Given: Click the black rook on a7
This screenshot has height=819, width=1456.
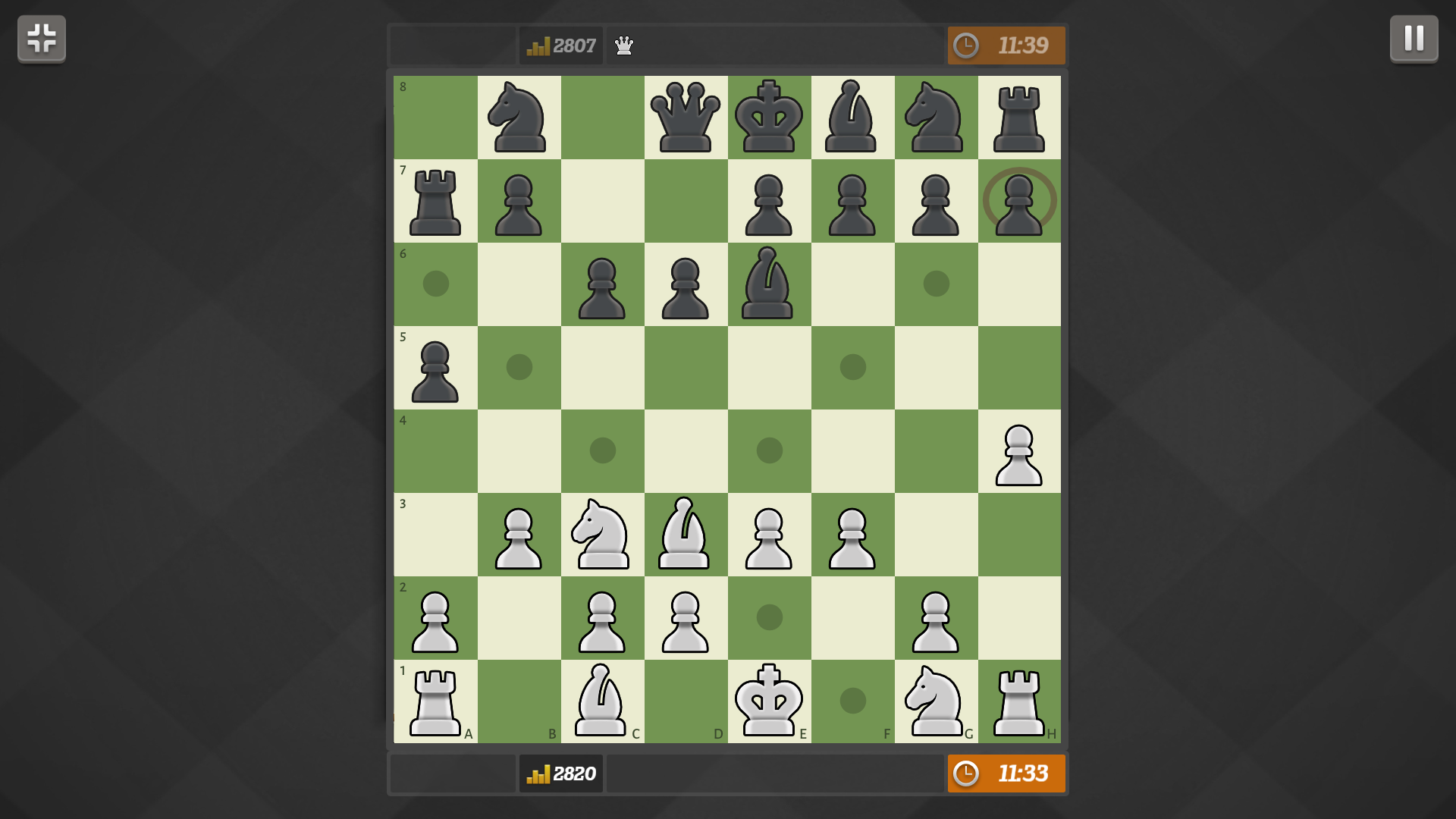Looking at the screenshot, I should point(436,201).
